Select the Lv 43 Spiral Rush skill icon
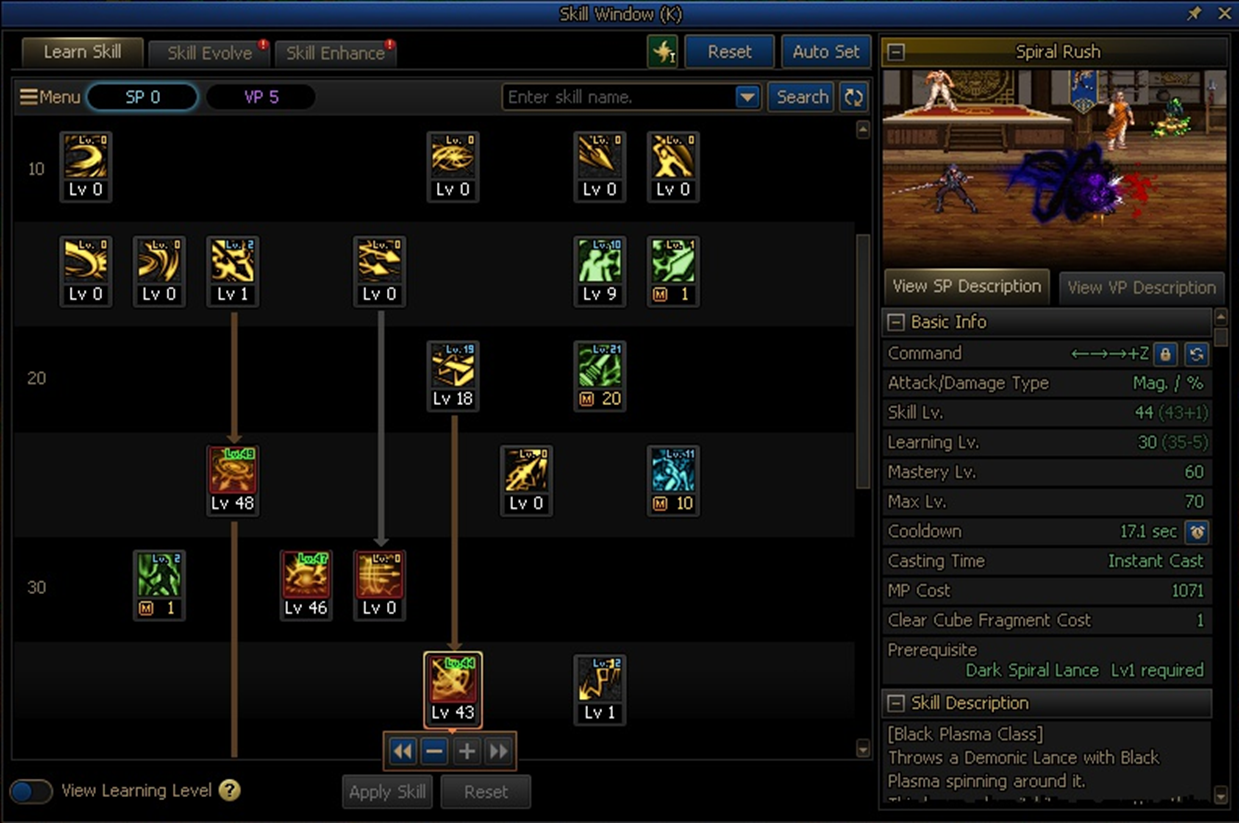 pos(453,689)
